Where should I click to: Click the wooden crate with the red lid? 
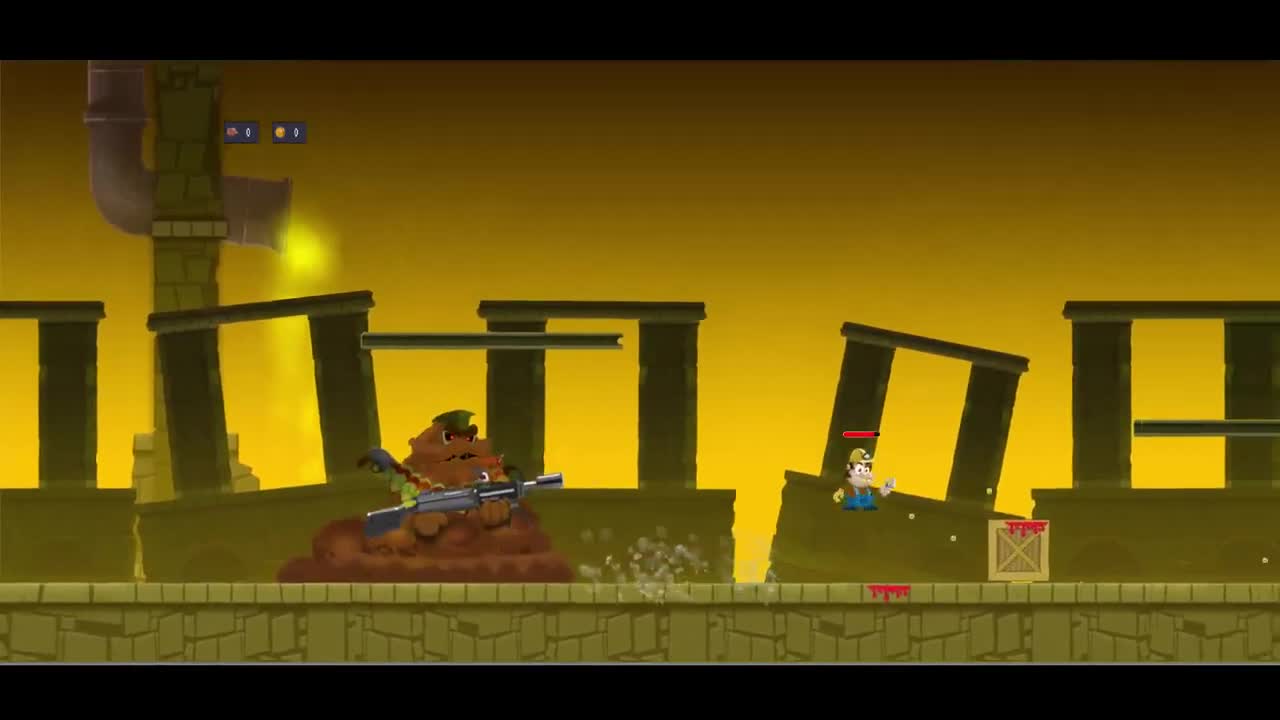click(x=1017, y=547)
